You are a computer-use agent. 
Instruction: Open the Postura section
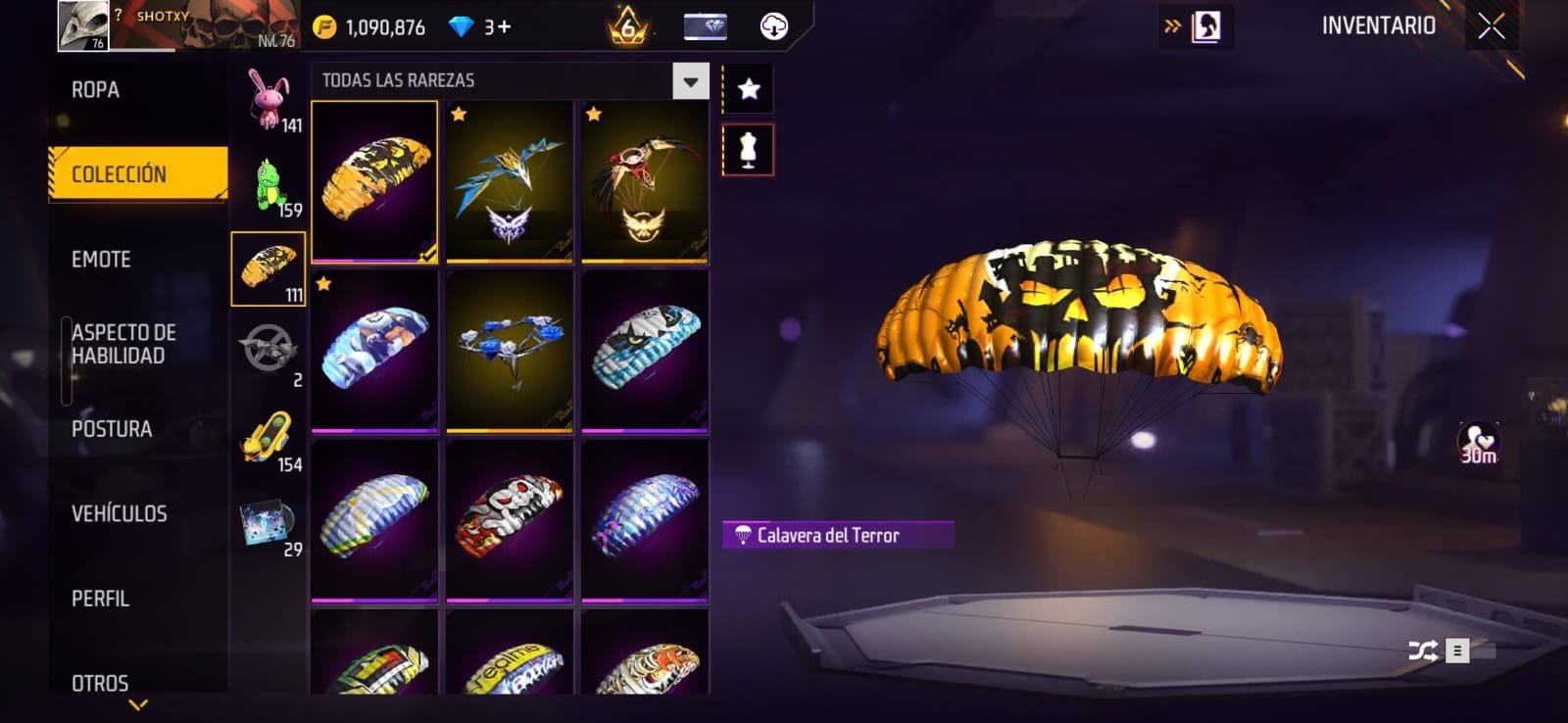pyautogui.click(x=112, y=429)
